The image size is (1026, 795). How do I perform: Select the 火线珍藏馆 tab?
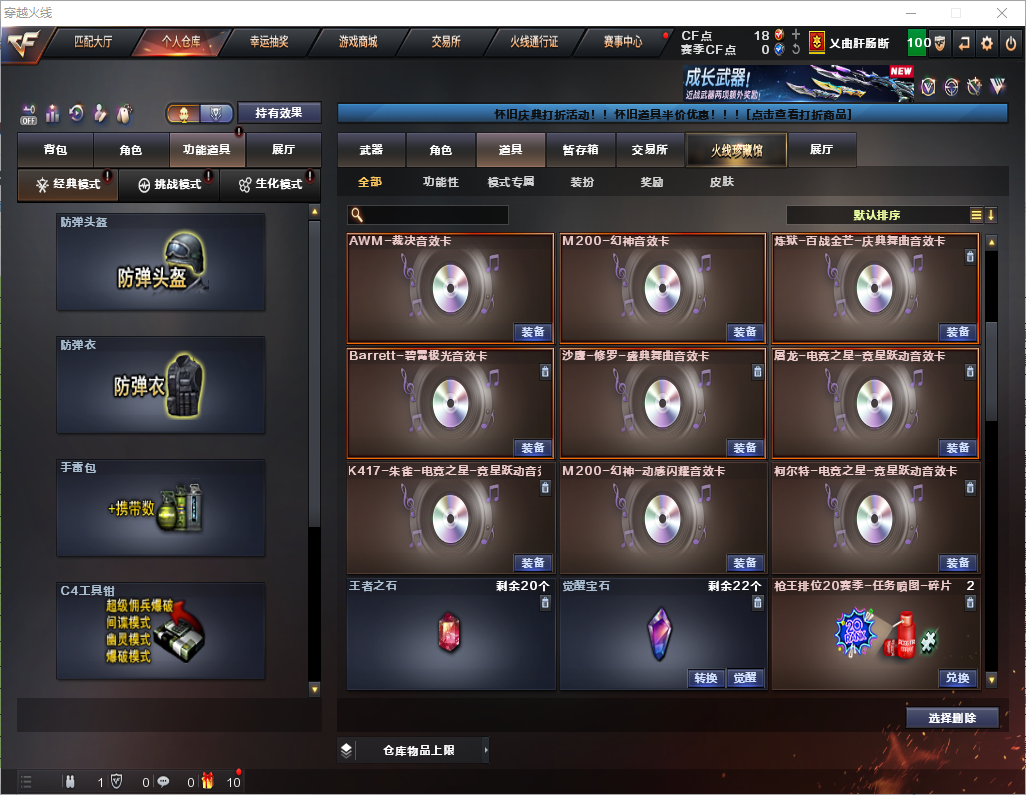[736, 150]
